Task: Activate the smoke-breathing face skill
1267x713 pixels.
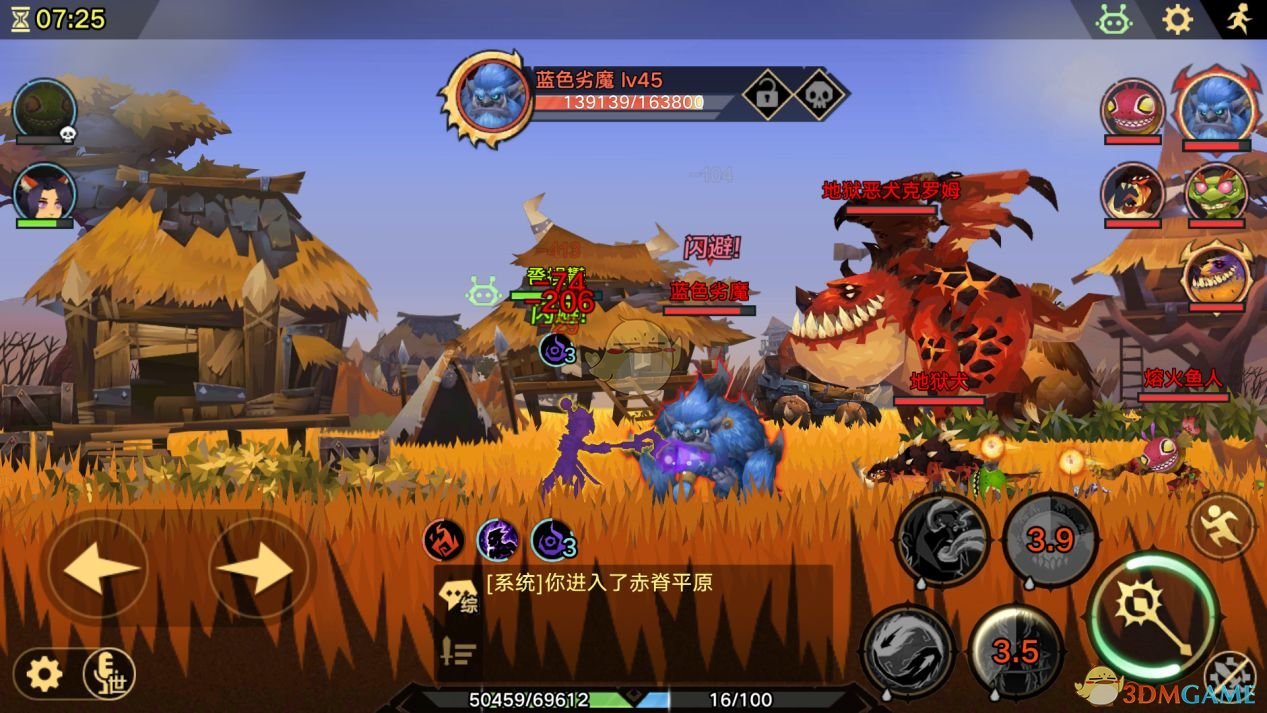Action: (x=941, y=541)
